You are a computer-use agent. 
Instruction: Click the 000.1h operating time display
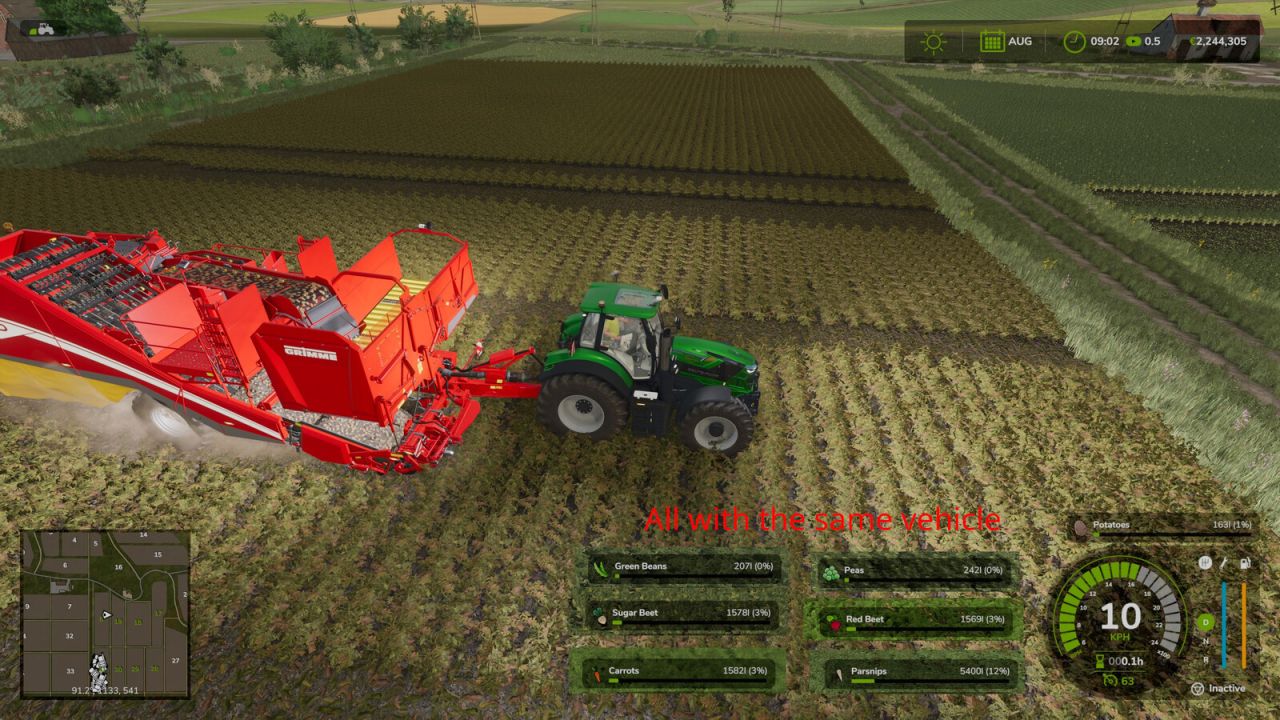pos(1127,660)
